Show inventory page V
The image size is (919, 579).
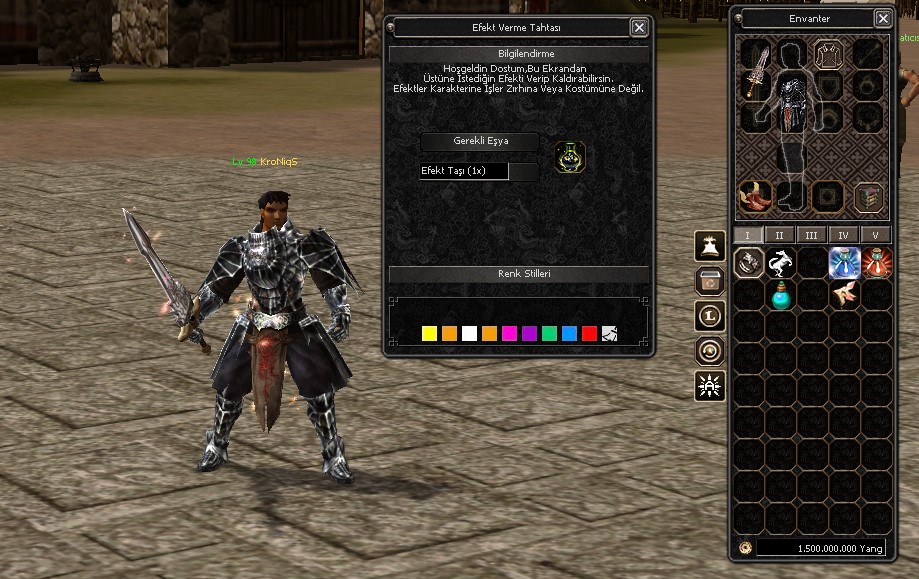point(875,235)
